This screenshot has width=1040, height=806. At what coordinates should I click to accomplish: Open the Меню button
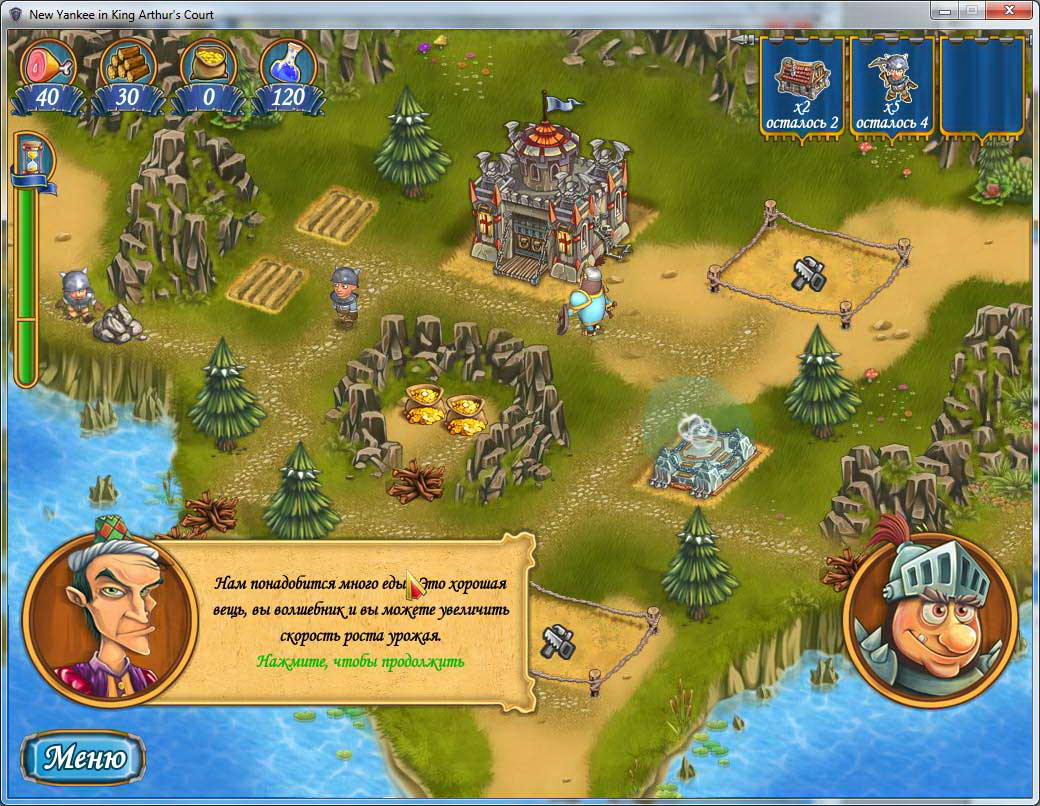click(84, 757)
